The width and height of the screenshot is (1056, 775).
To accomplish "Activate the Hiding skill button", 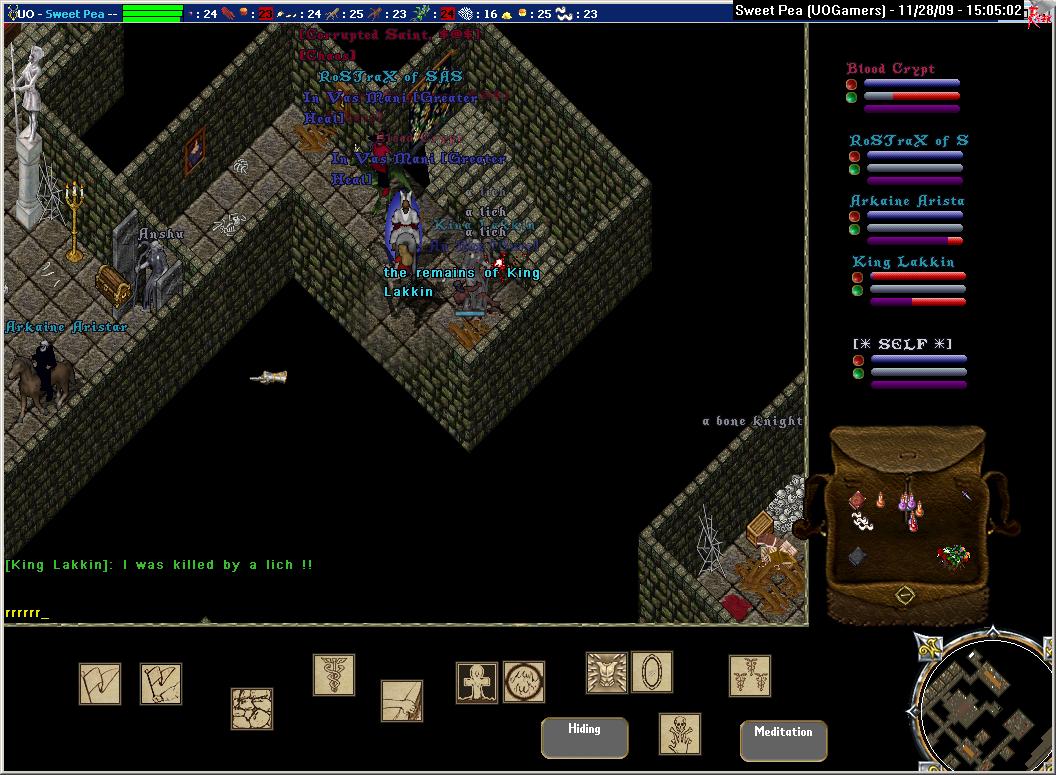I will 584,737.
